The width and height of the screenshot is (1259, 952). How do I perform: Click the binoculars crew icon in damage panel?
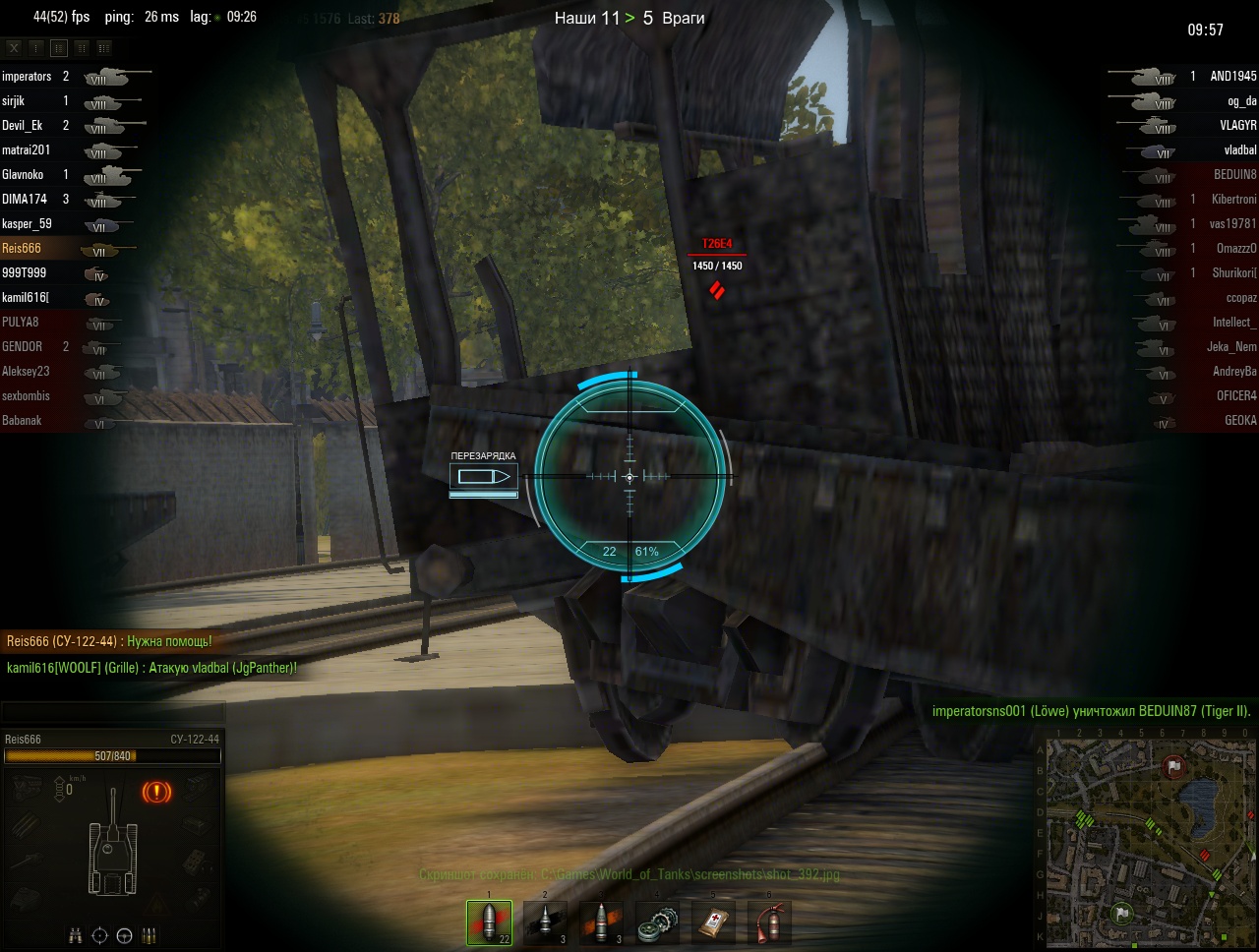pos(76,935)
